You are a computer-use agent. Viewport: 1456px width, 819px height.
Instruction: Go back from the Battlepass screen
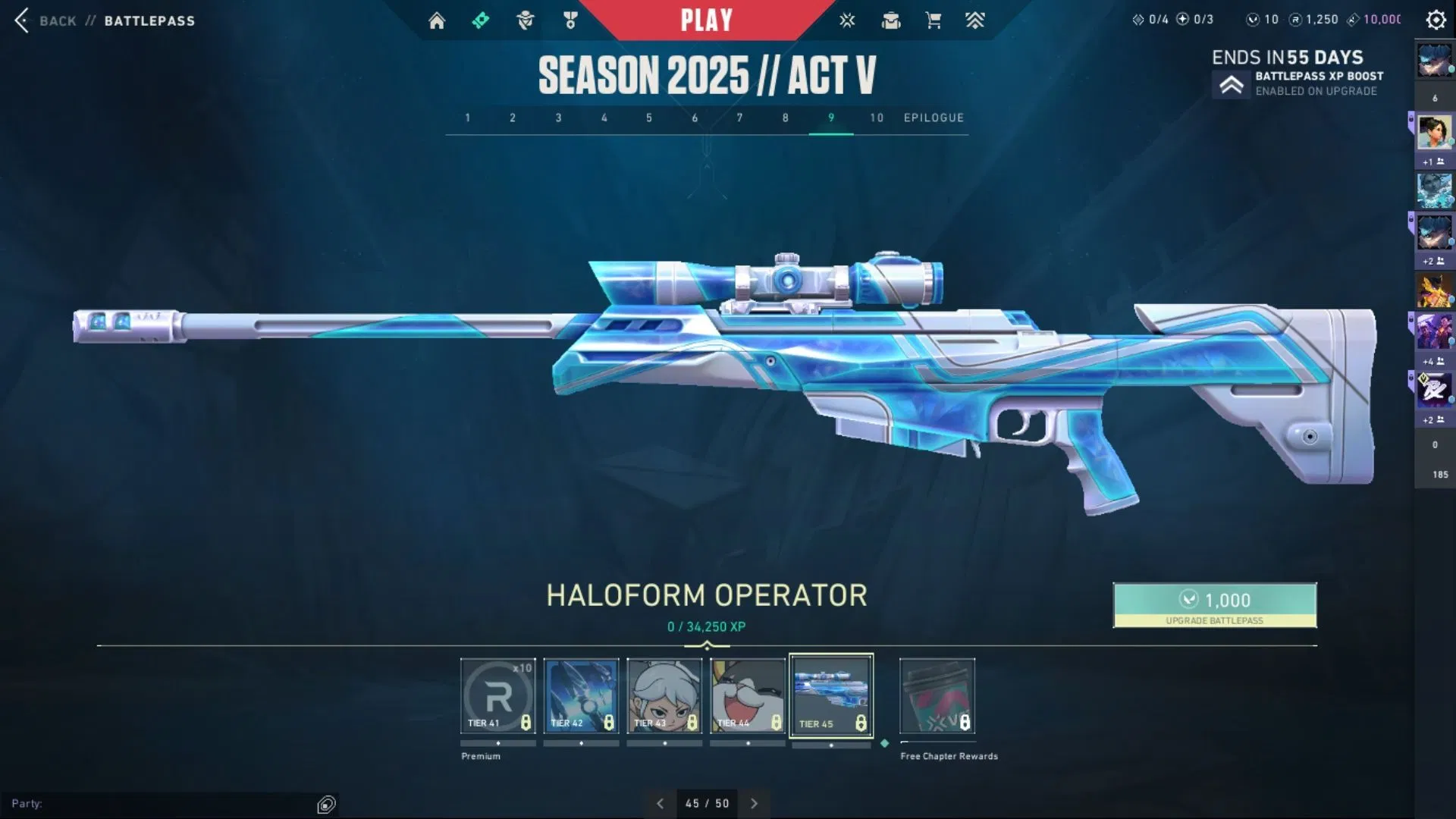click(x=23, y=20)
